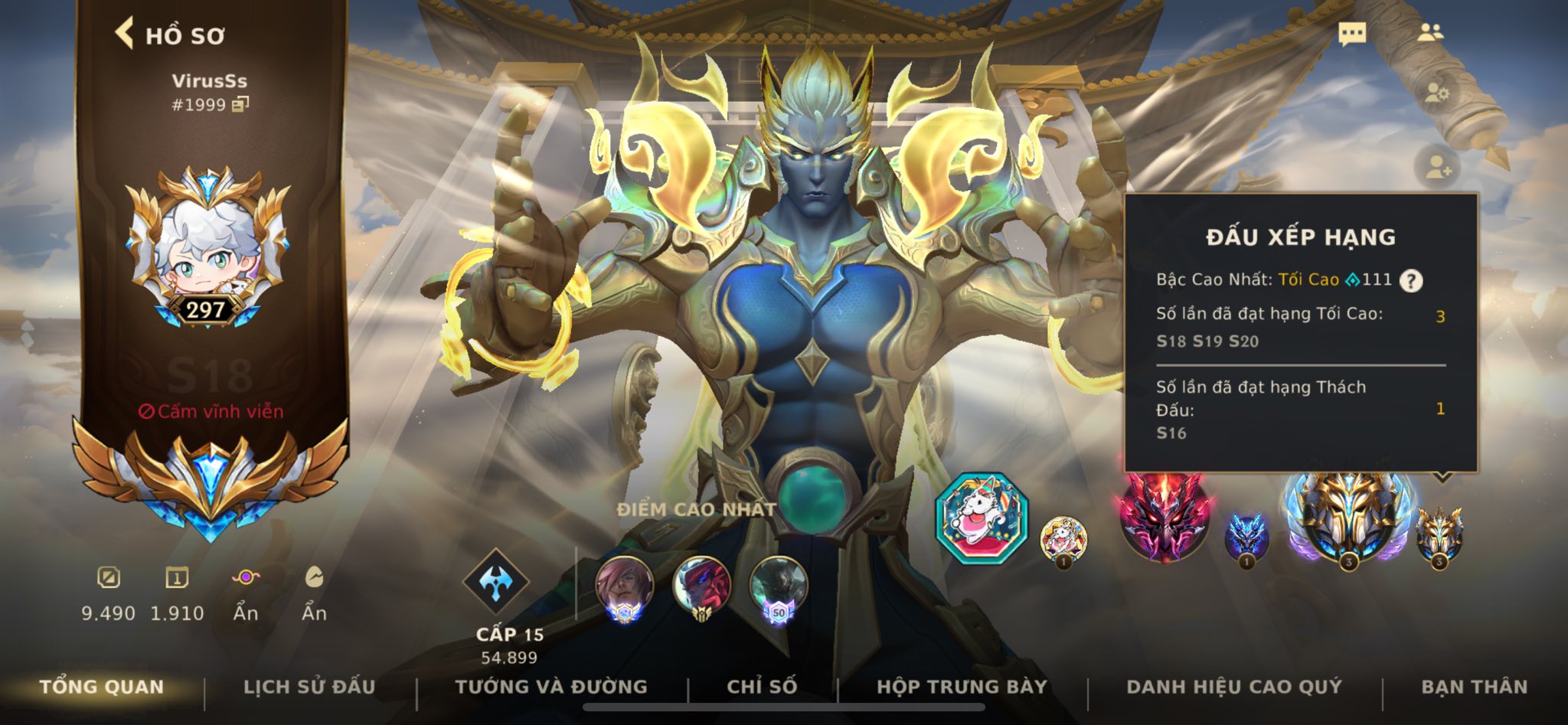Open the friends list icon
1568x725 pixels.
click(x=1429, y=33)
